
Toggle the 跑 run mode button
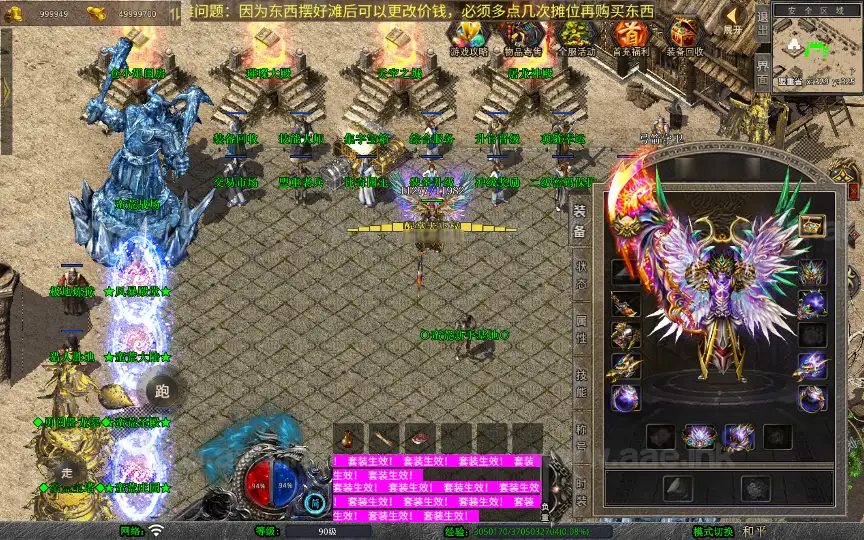(x=165, y=392)
